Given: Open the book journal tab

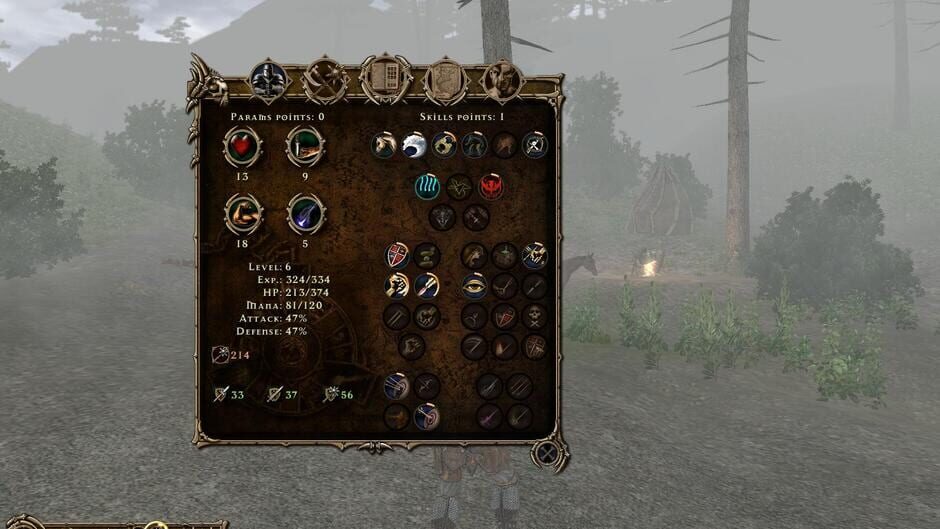Looking at the screenshot, I should 386,78.
